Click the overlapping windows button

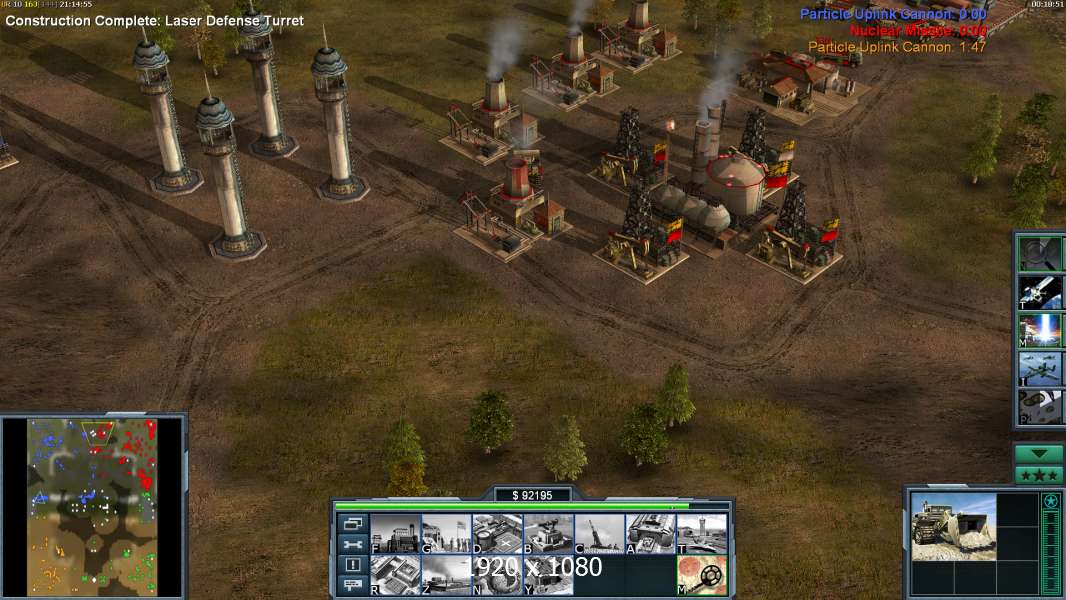pyautogui.click(x=352, y=523)
